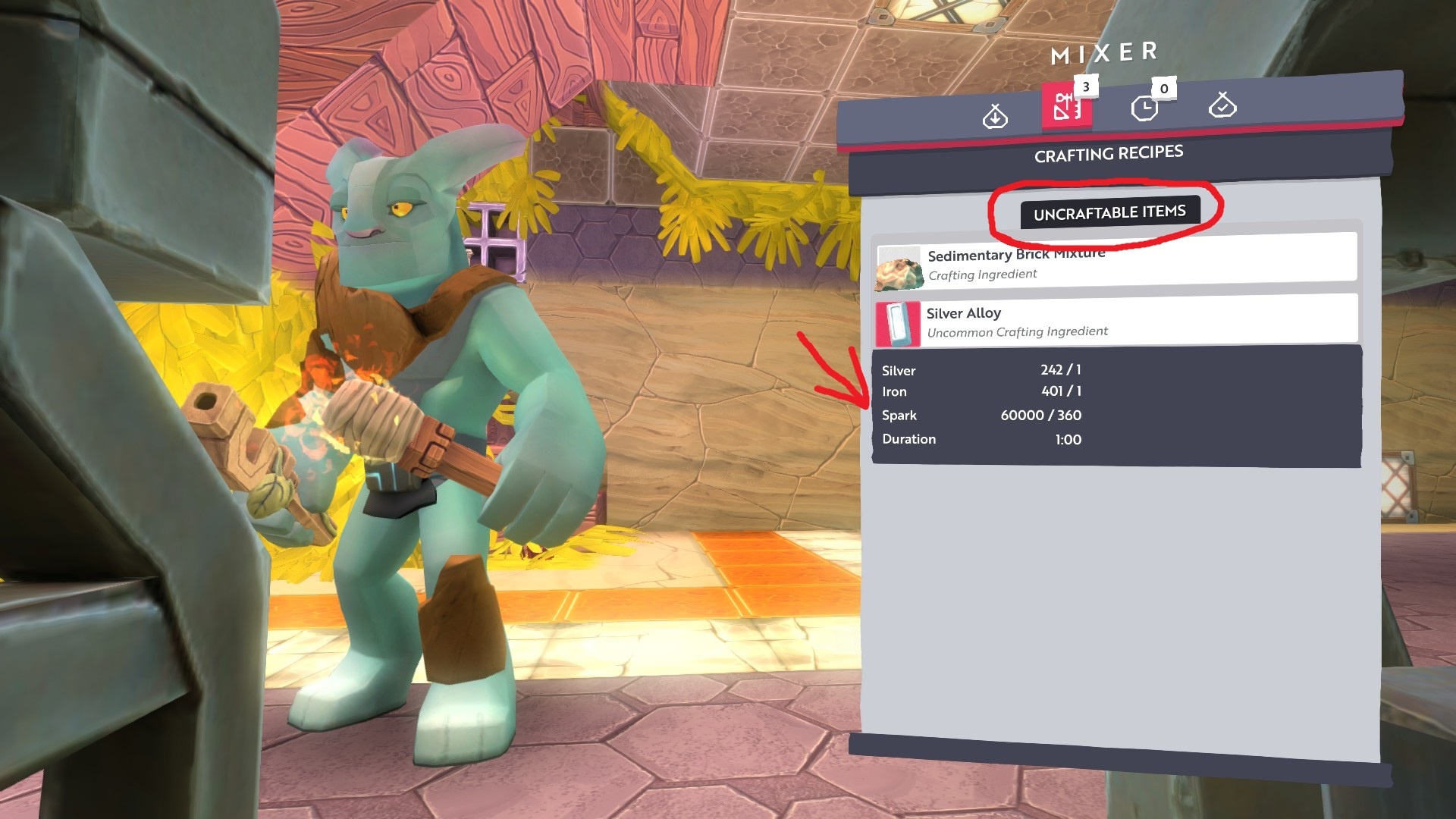
Task: Choose the Silver Alloy recipe row
Action: (x=1115, y=322)
